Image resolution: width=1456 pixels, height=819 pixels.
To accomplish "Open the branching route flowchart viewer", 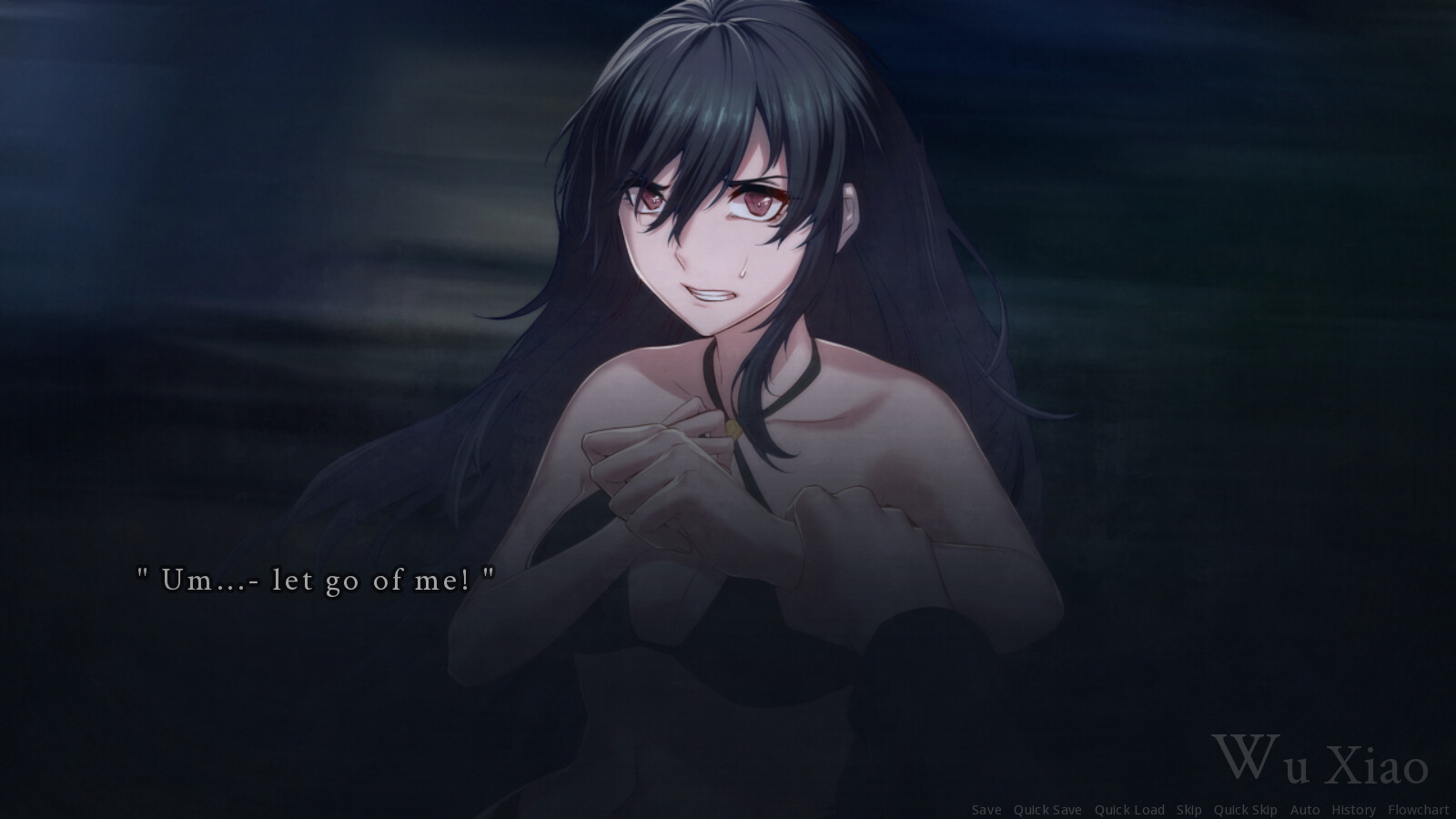I will (x=1418, y=810).
